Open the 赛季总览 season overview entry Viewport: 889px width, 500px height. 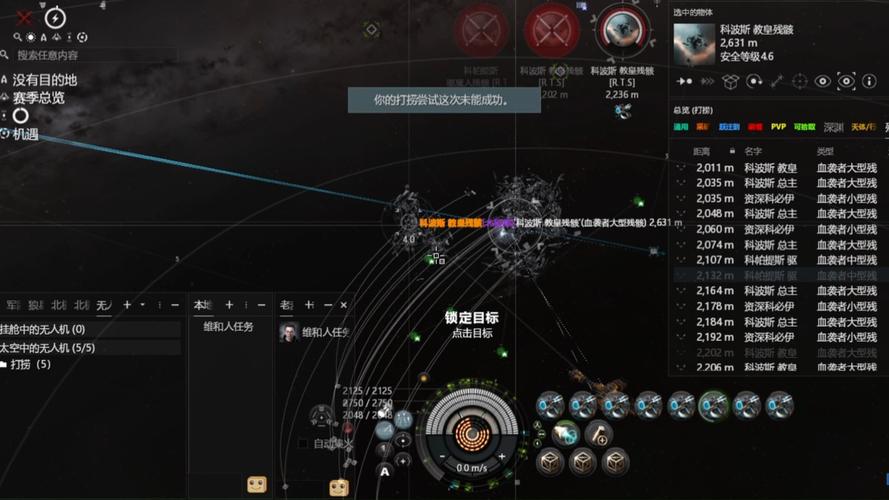click(x=39, y=97)
